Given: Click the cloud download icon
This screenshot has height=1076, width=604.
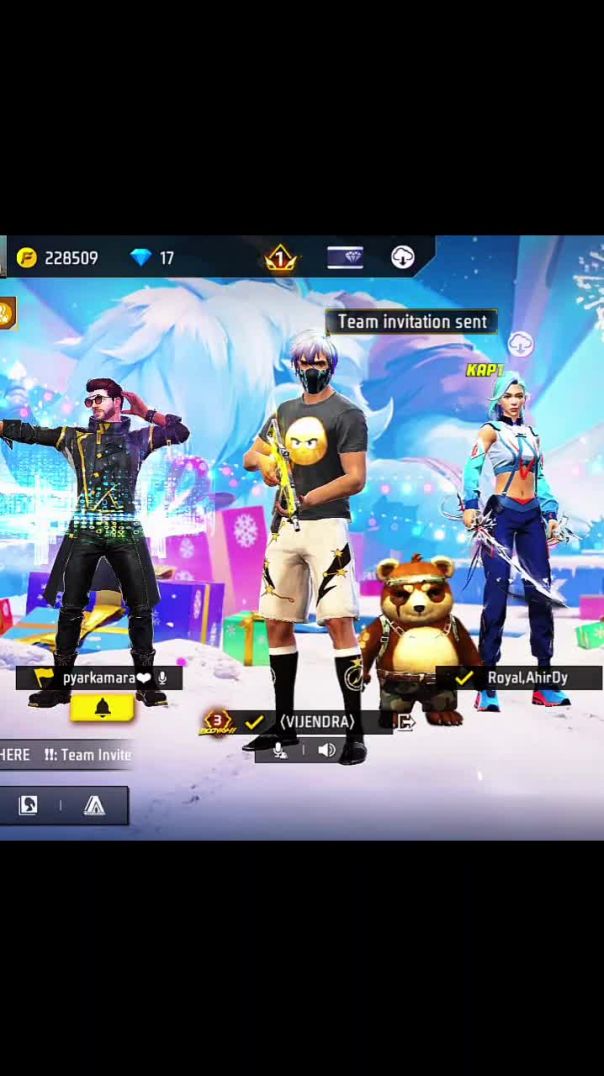Looking at the screenshot, I should (402, 258).
